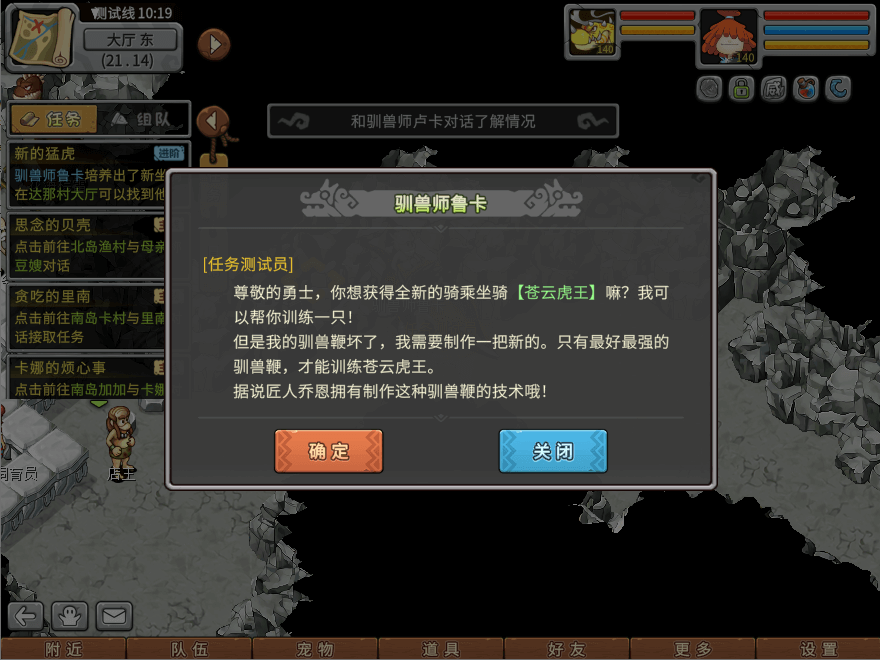Confirm the dialog with the orange 确定 button
Viewport: 880px width, 660px height.
click(328, 451)
